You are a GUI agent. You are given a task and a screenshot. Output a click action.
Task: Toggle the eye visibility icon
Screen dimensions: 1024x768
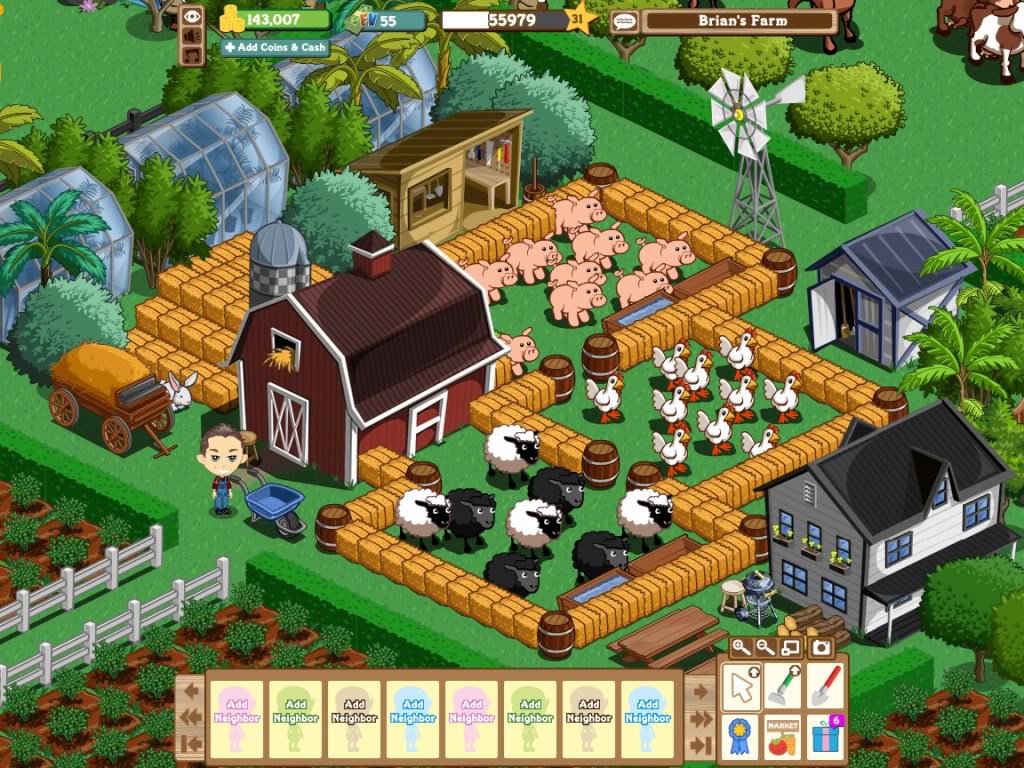[193, 17]
